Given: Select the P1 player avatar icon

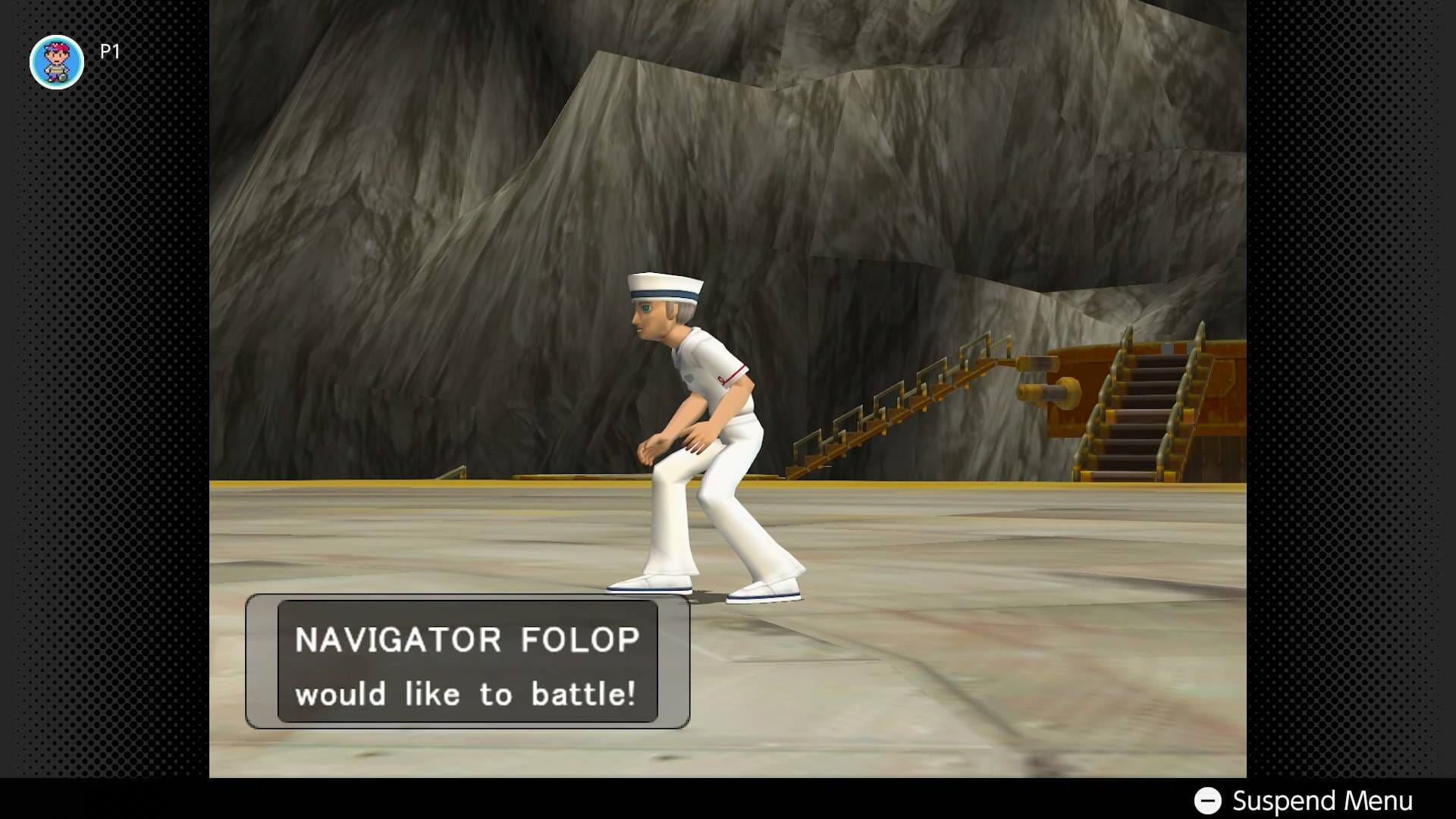Looking at the screenshot, I should (57, 62).
